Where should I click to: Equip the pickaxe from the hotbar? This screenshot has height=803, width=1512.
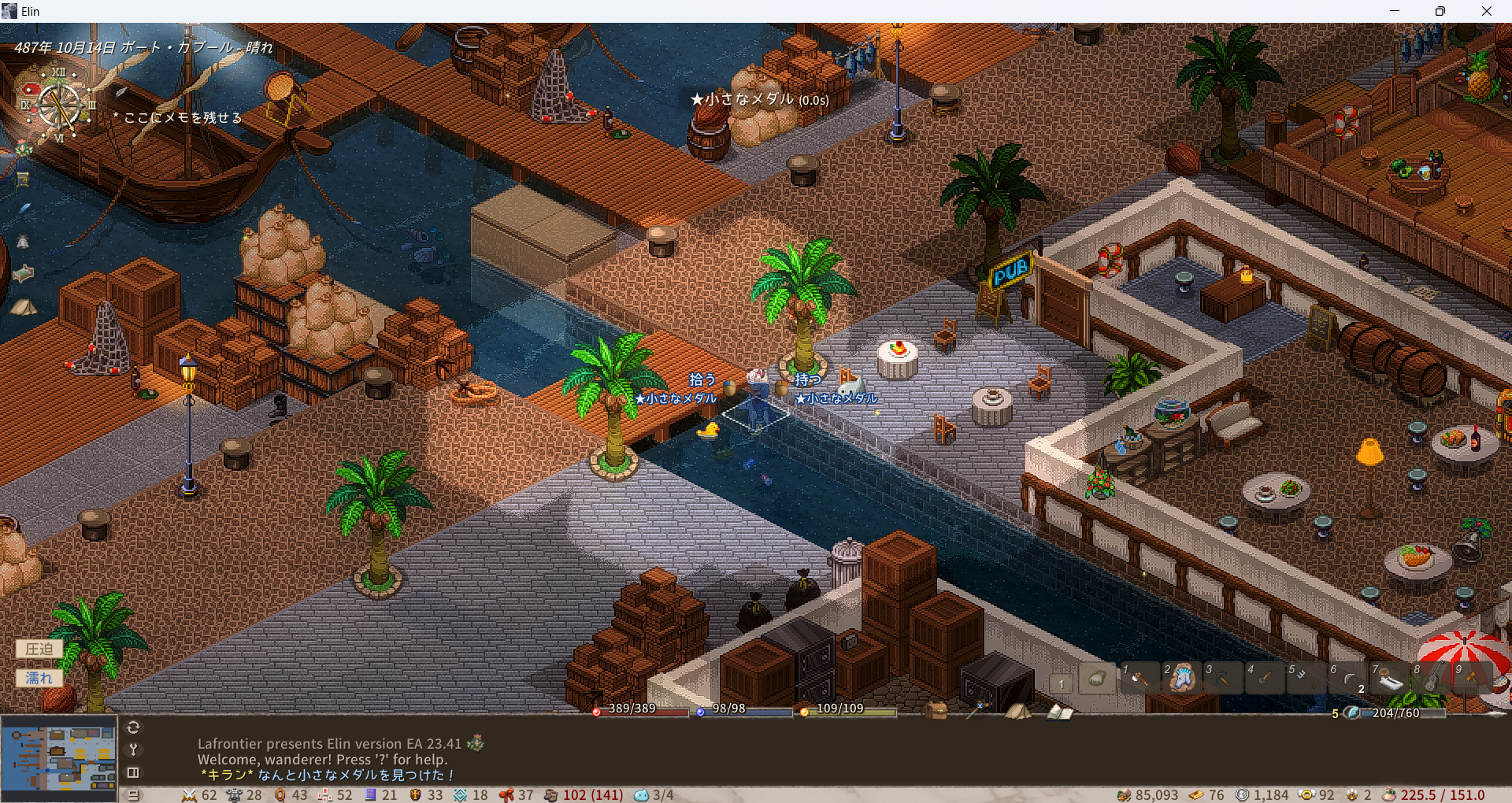tap(1223, 678)
